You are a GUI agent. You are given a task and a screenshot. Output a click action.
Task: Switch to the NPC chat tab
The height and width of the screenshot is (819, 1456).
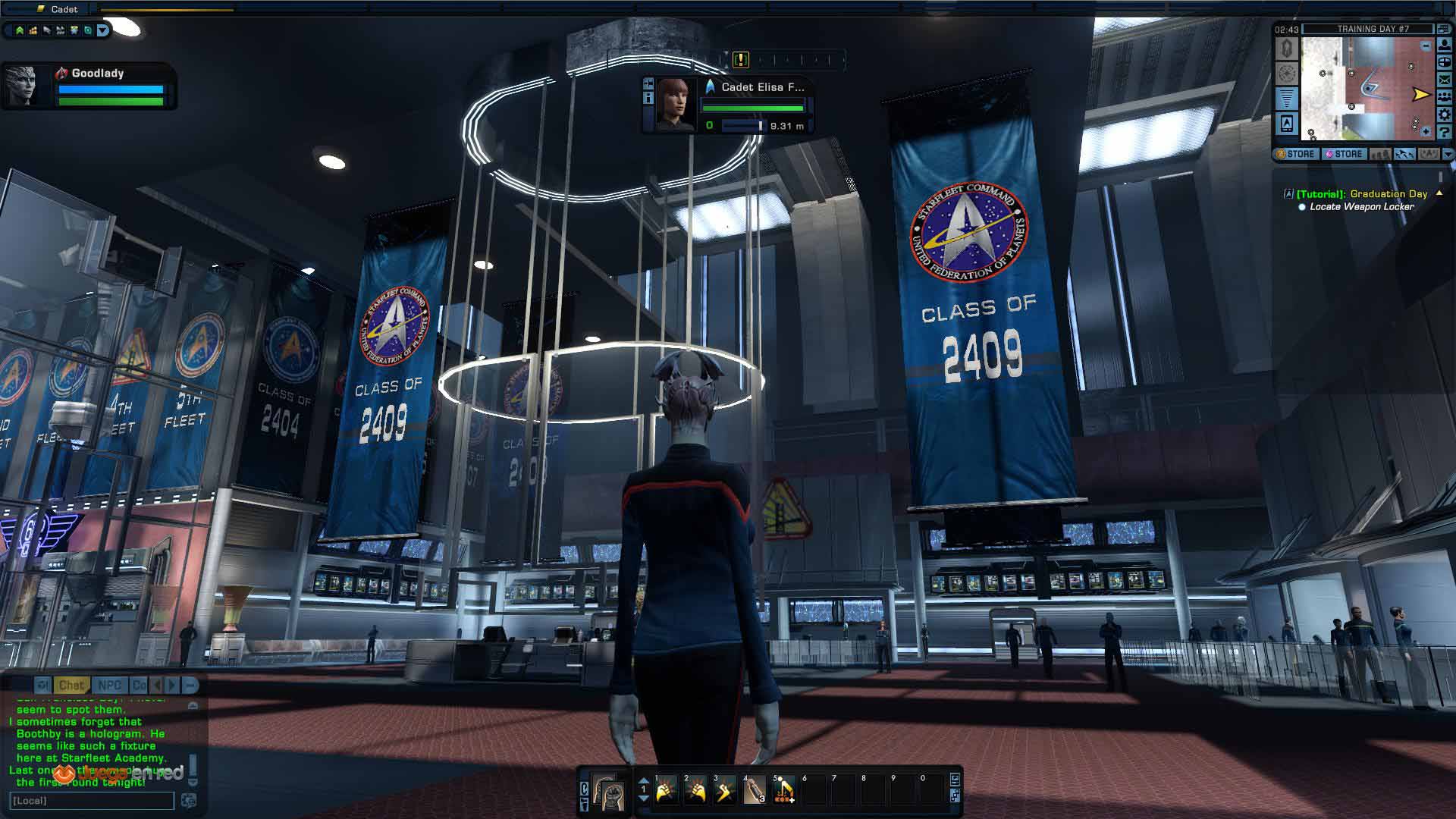click(109, 686)
